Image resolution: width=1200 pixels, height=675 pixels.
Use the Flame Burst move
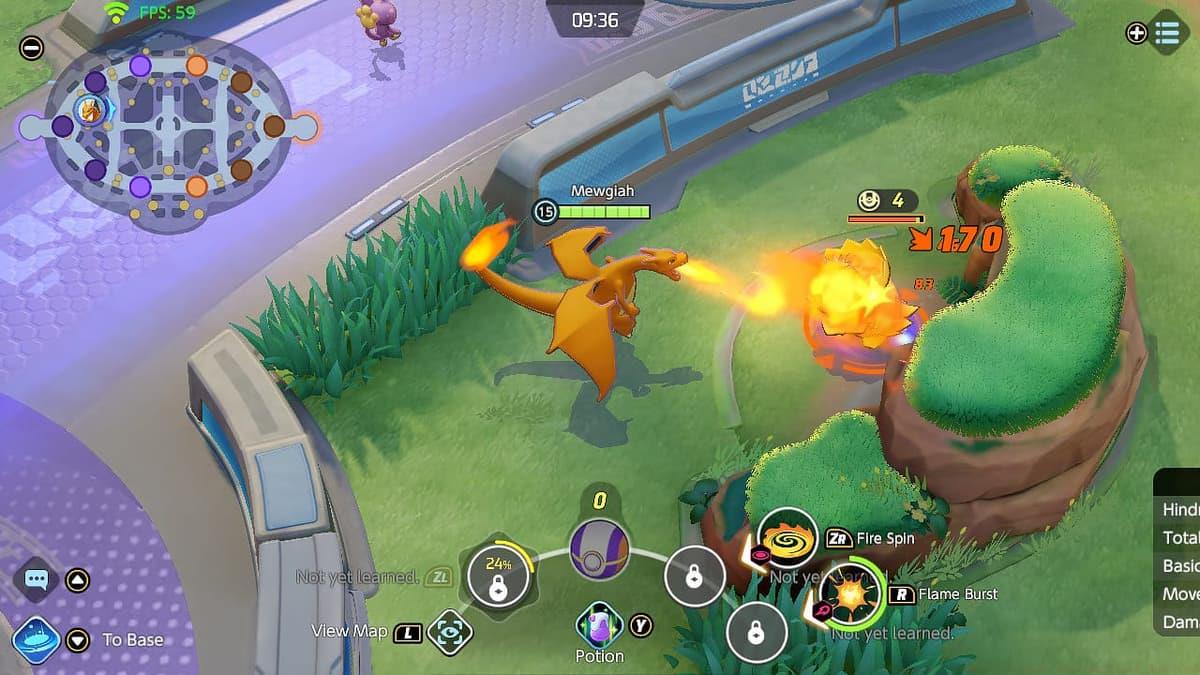(x=851, y=593)
